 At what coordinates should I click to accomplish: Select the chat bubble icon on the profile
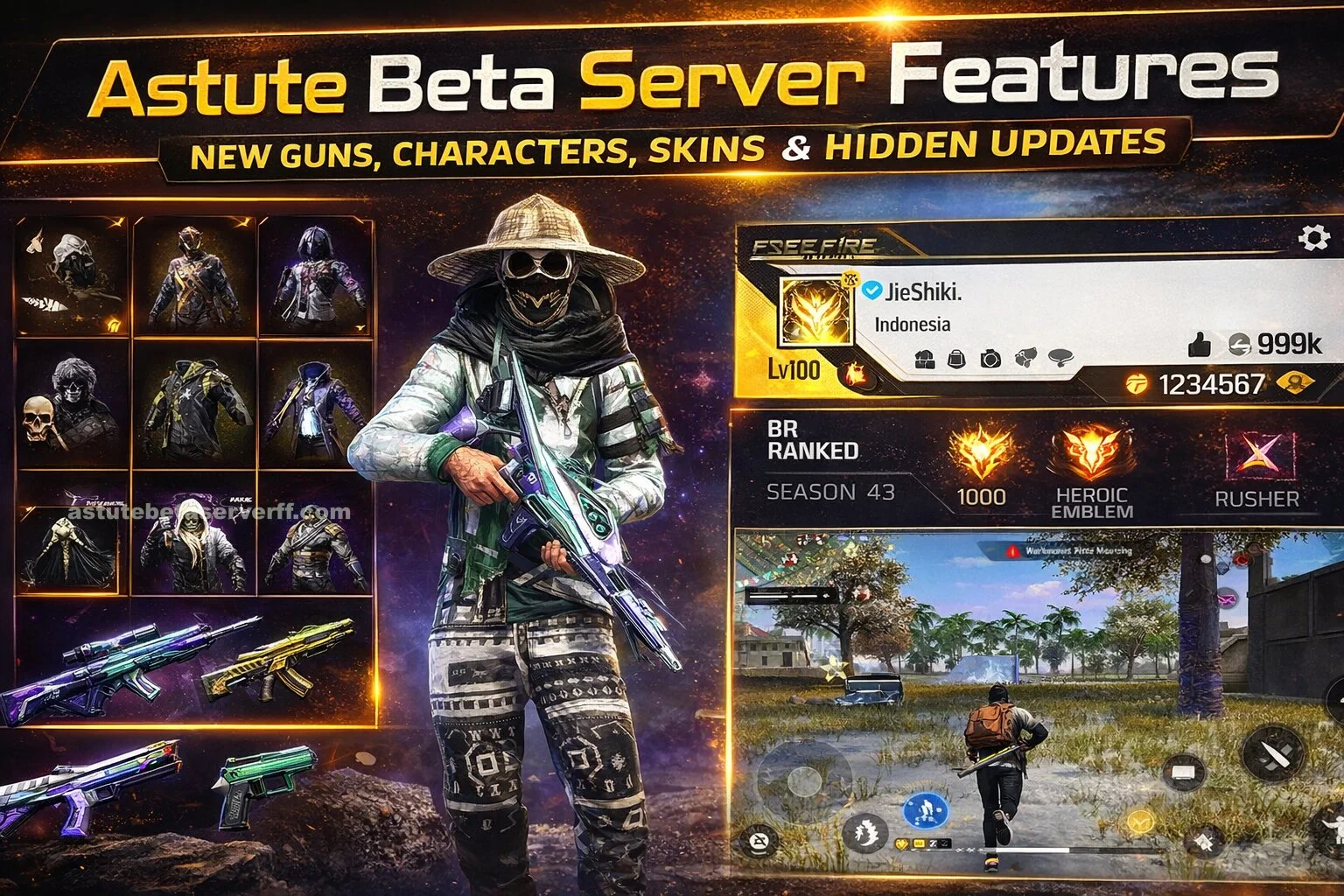[x=1059, y=358]
